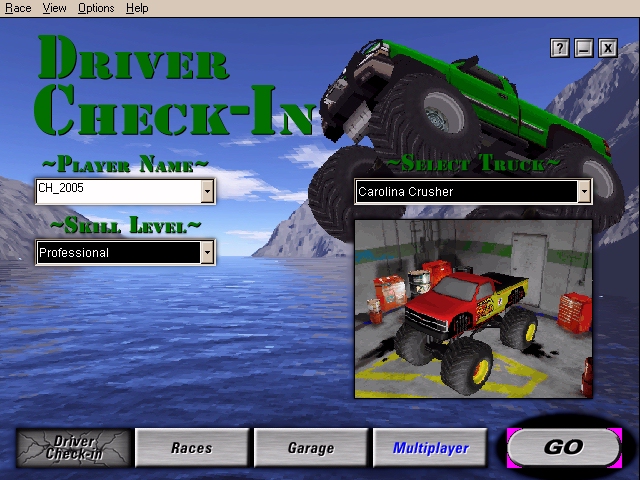The width and height of the screenshot is (640, 480).
Task: Close the game with the X button
Action: click(x=608, y=47)
